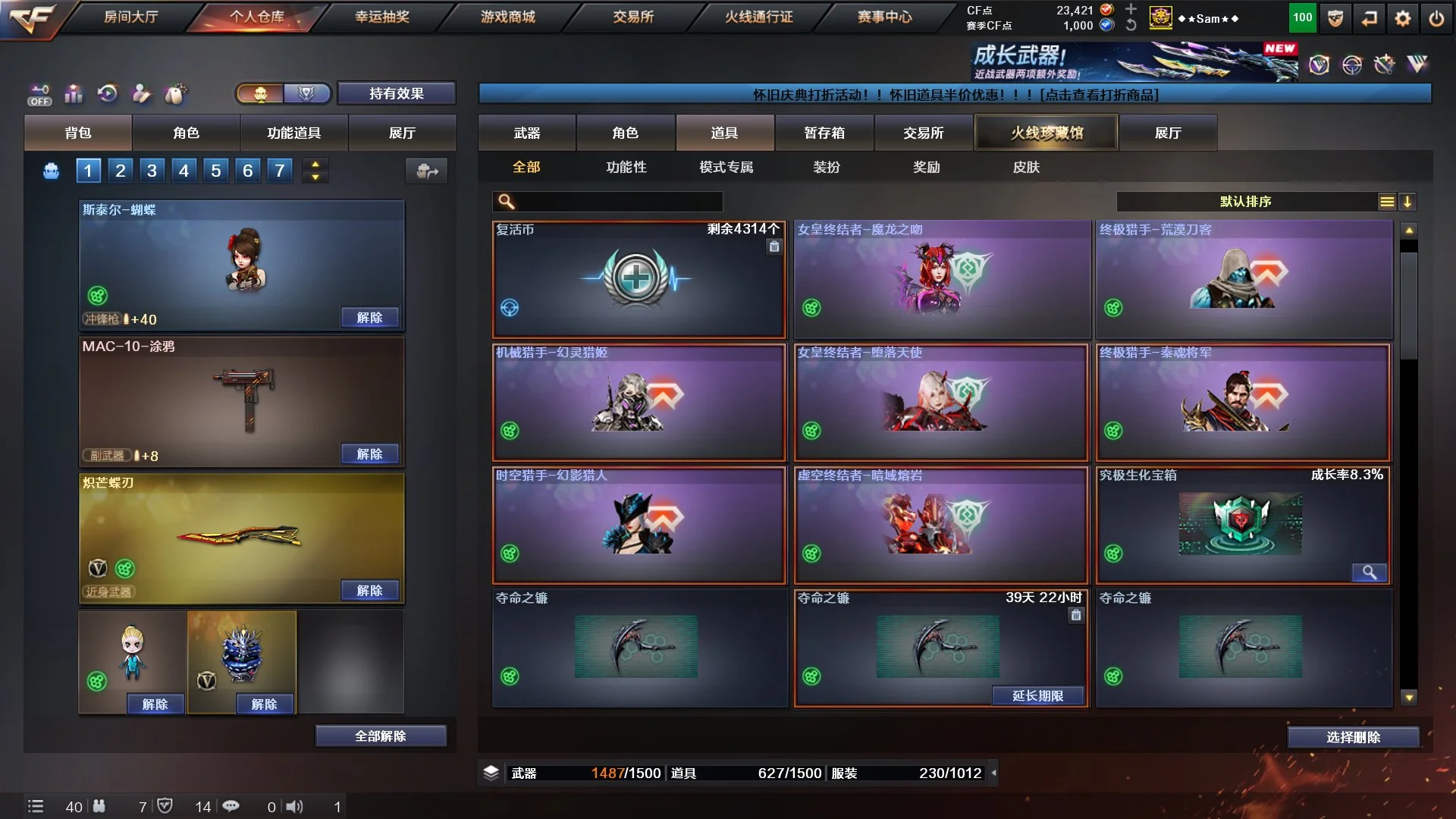The width and height of the screenshot is (1456, 819).
Task: Click the 选择删除 button
Action: tap(1353, 737)
